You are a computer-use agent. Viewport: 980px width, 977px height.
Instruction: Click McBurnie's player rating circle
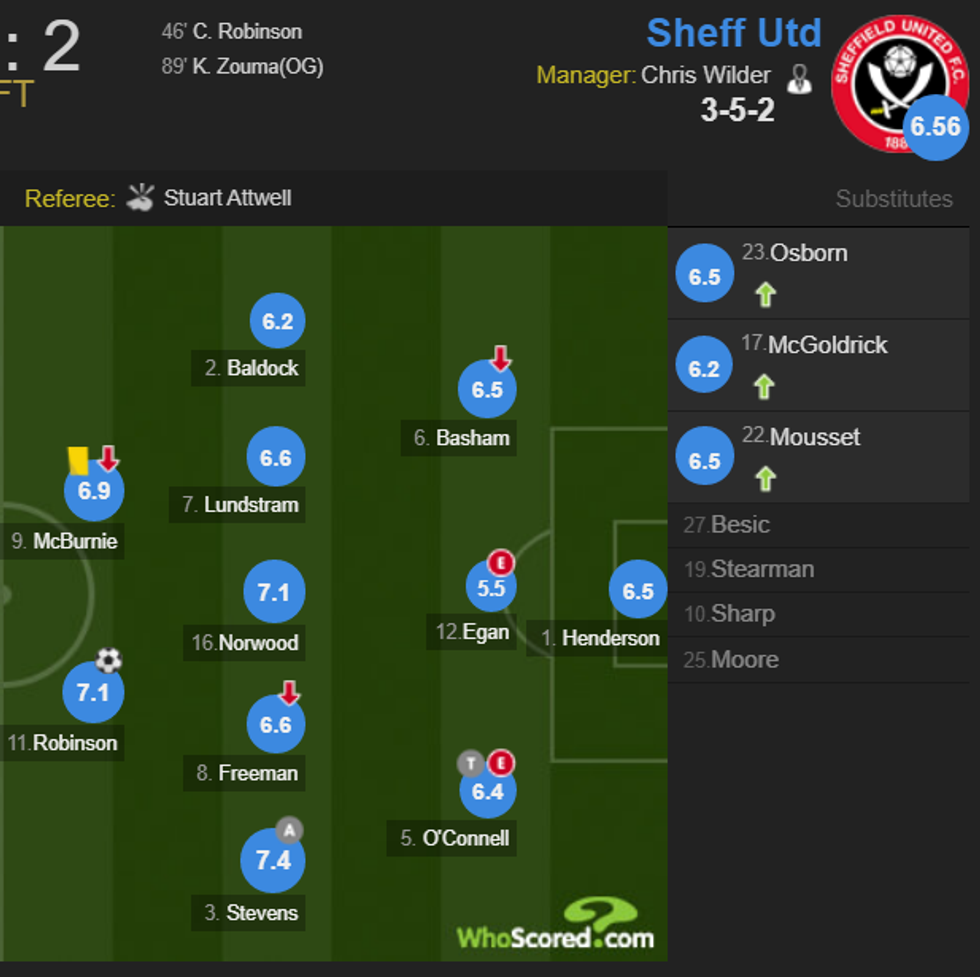pos(94,491)
